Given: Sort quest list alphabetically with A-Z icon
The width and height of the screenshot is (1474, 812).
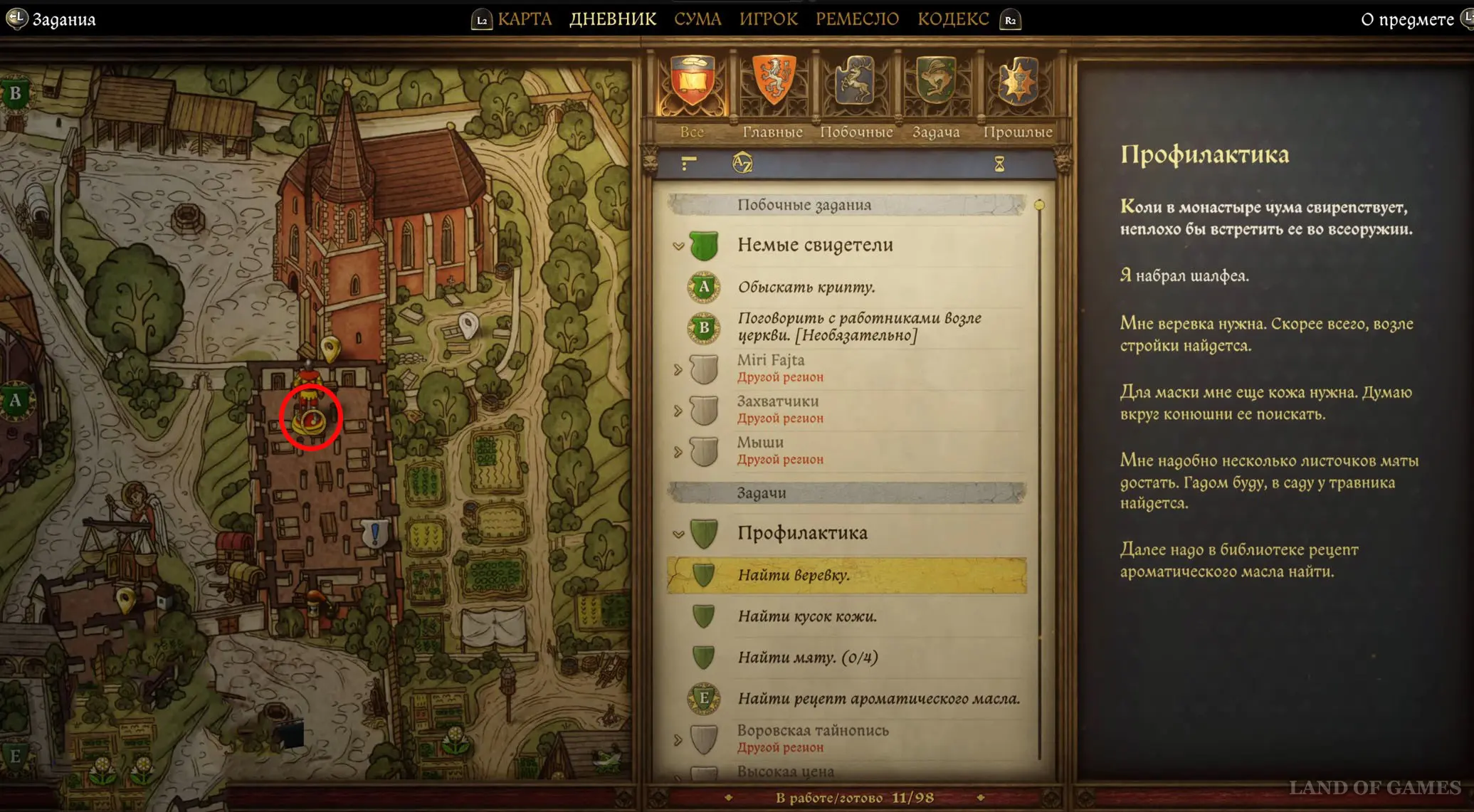Looking at the screenshot, I should (x=742, y=164).
